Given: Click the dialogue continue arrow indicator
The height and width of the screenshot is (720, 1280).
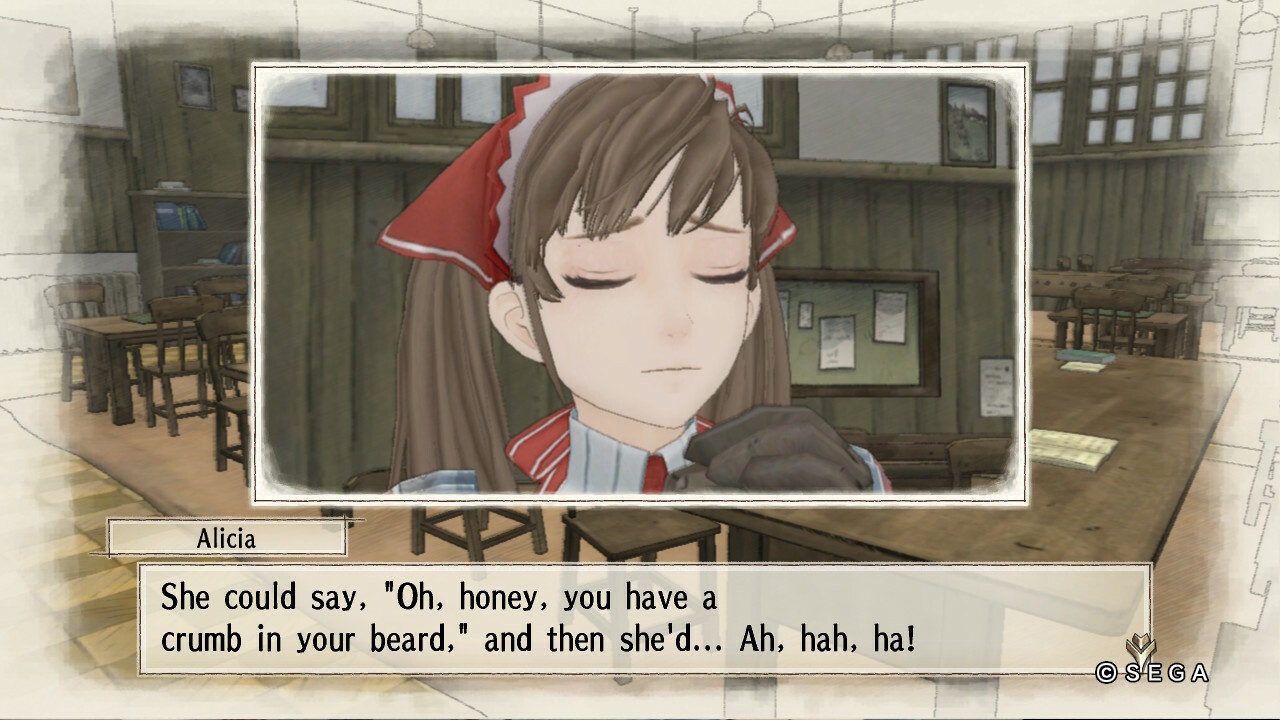Looking at the screenshot, I should 1140,648.
